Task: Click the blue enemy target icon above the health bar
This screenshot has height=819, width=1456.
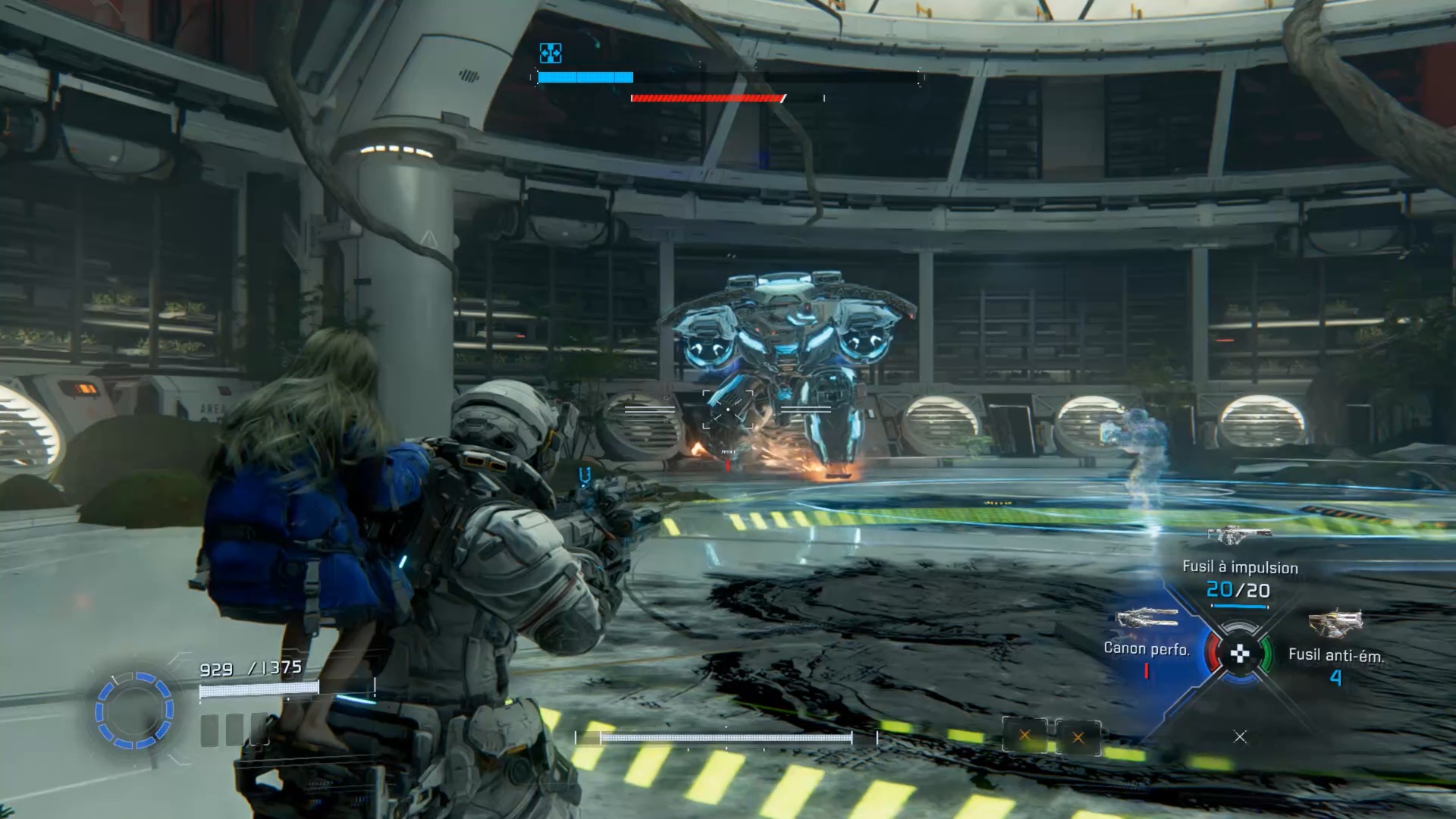Action: tap(551, 53)
